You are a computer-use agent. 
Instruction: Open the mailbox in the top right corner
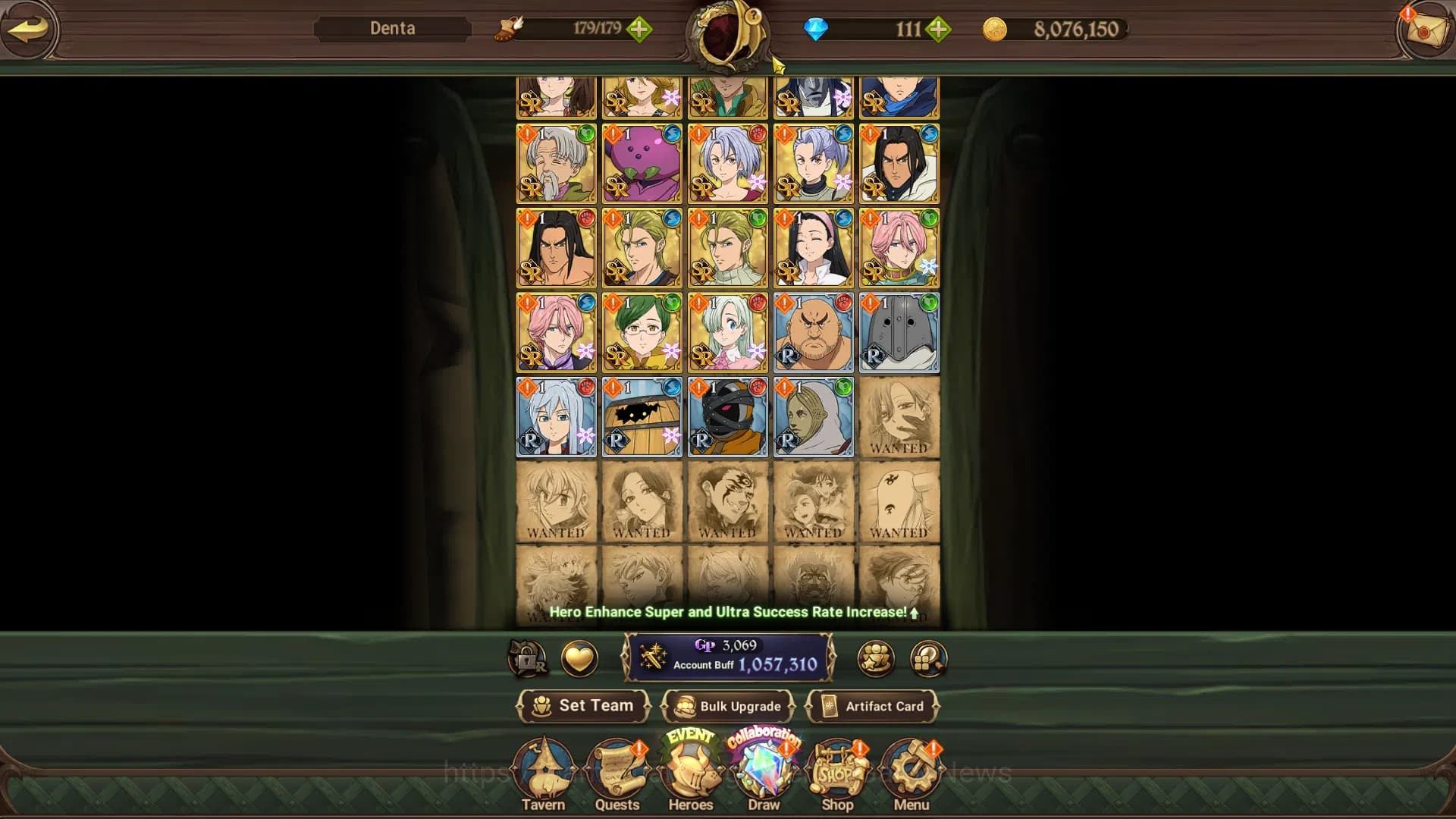(1424, 30)
